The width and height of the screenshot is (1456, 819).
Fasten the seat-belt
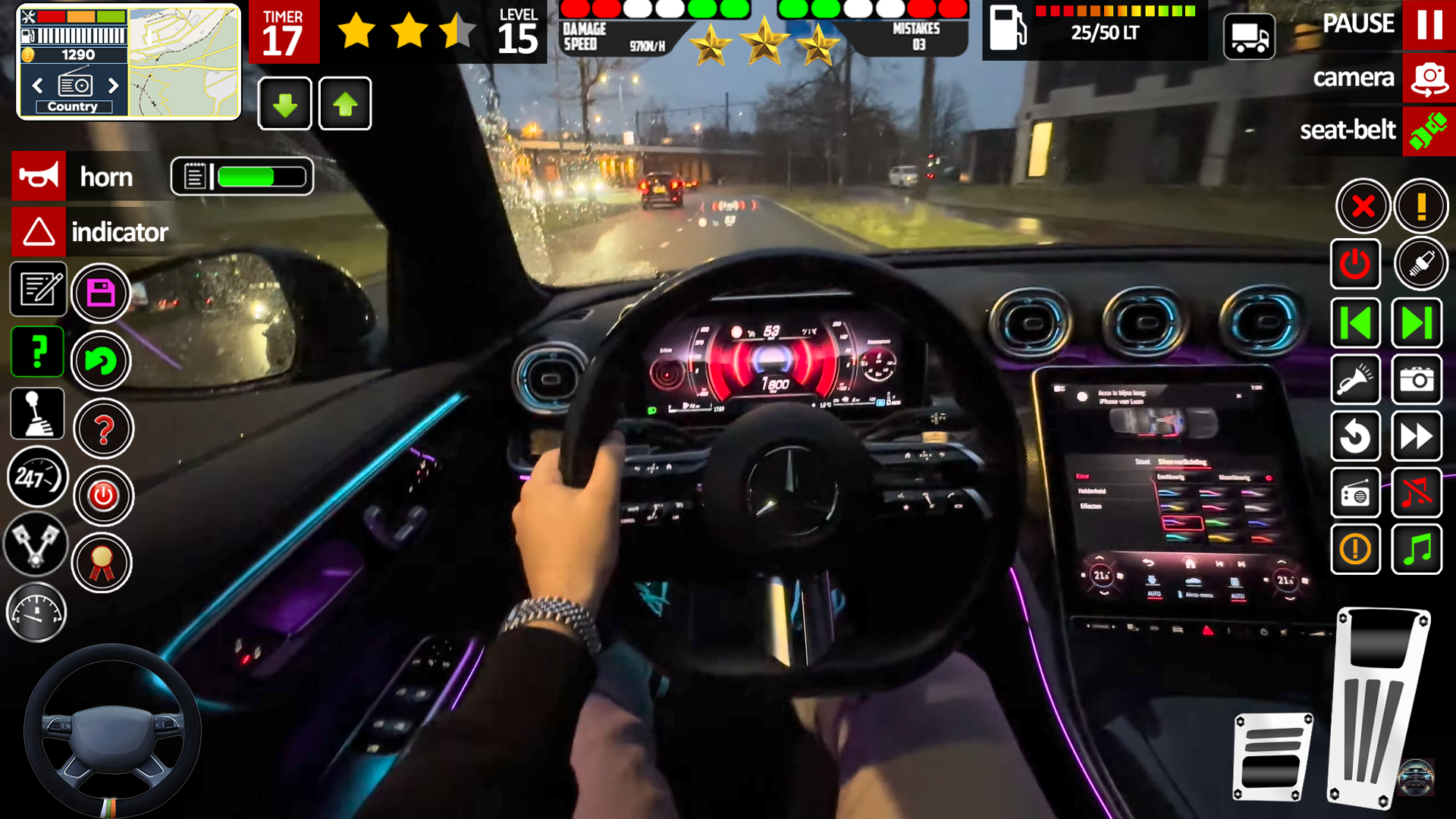point(1428,130)
